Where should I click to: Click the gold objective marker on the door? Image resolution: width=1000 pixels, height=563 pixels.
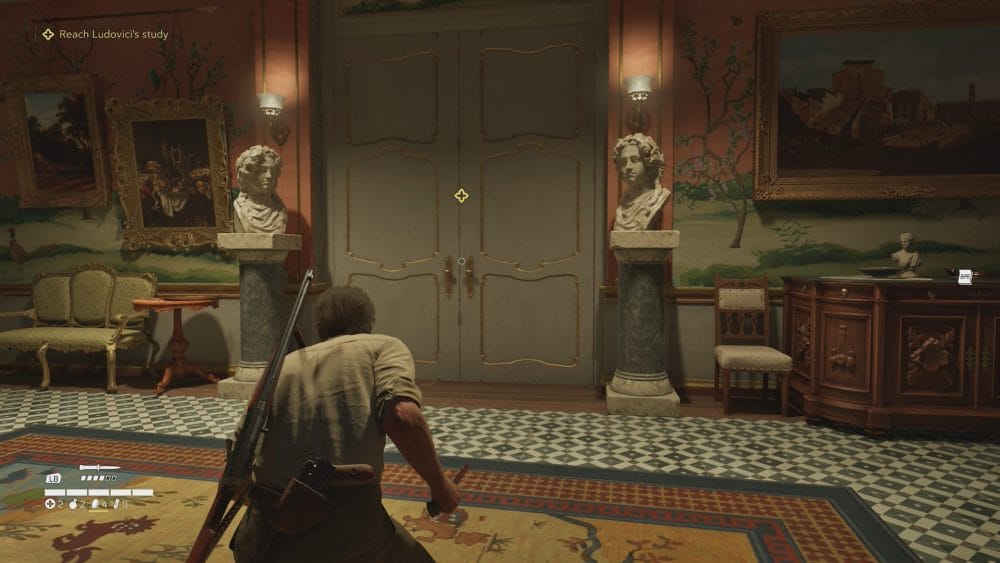coord(461,195)
